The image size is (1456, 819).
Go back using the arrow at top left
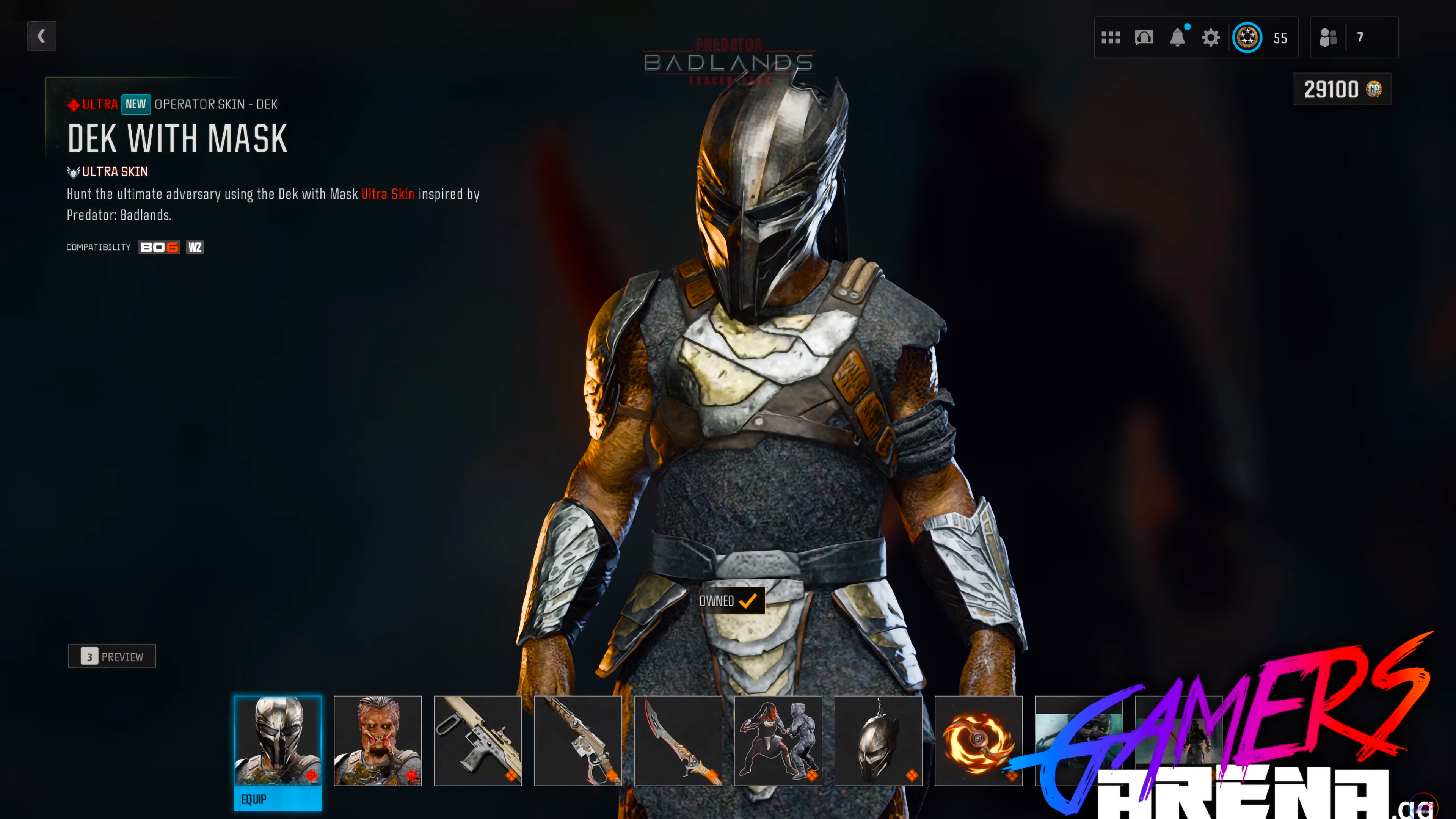pyautogui.click(x=41, y=36)
